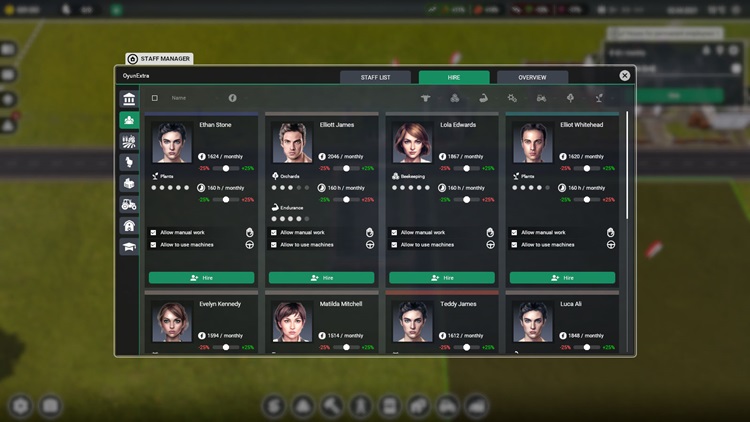This screenshot has height=422, width=750.
Task: Toggle Allow to use machines for Elliot Whitehead
Action: click(x=514, y=245)
